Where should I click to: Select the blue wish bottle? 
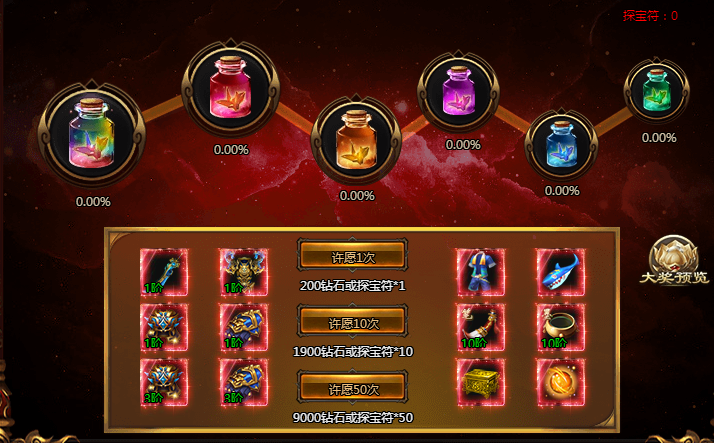561,141
